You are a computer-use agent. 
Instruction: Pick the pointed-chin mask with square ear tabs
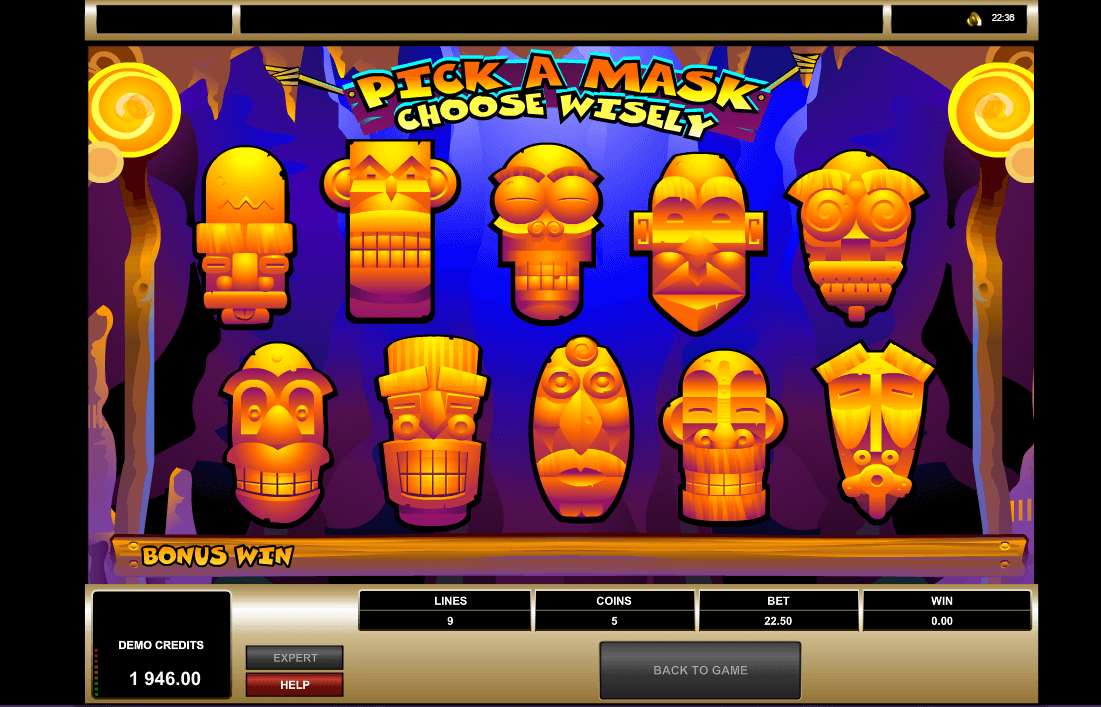[698, 241]
